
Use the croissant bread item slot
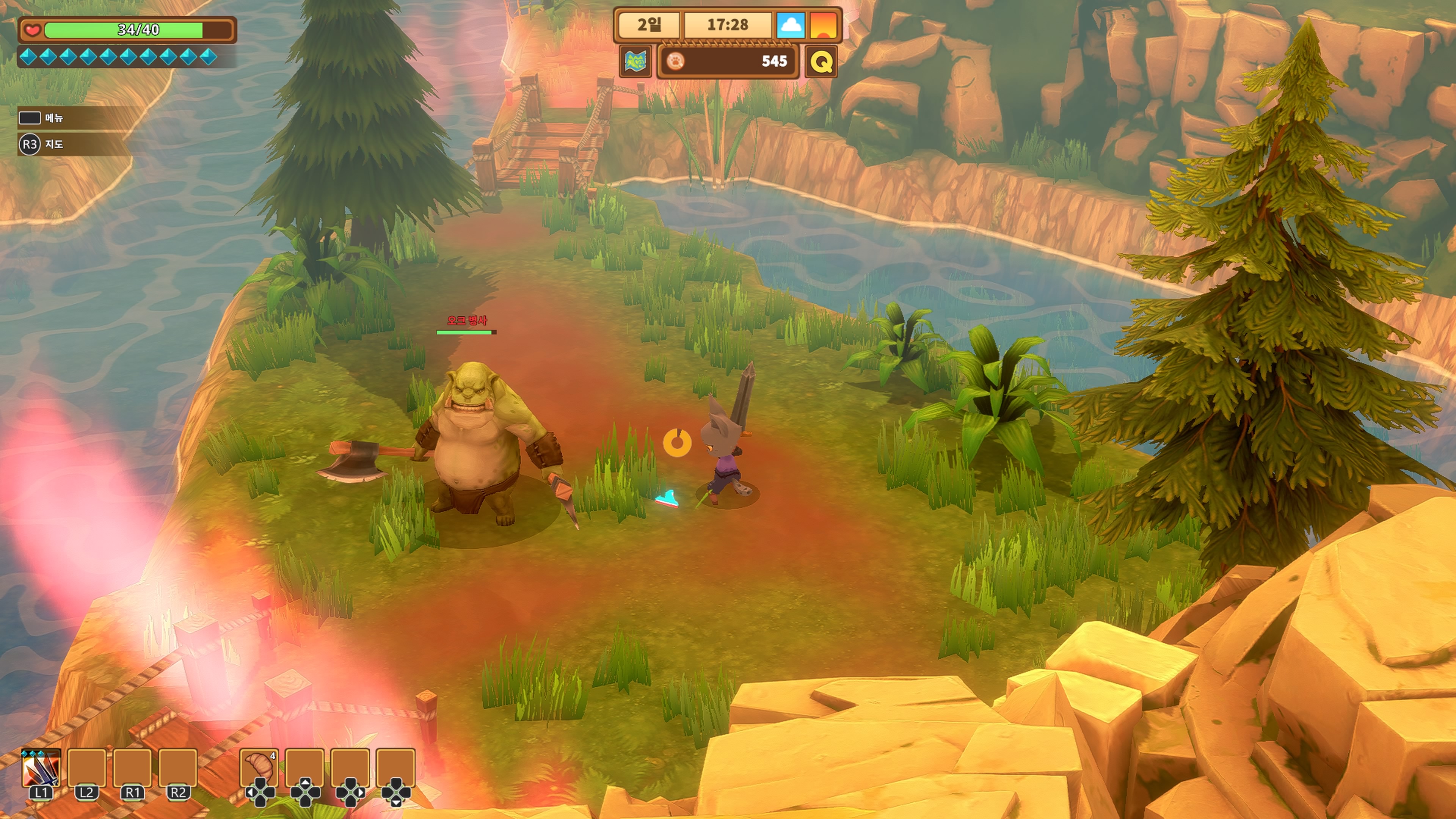[x=259, y=767]
